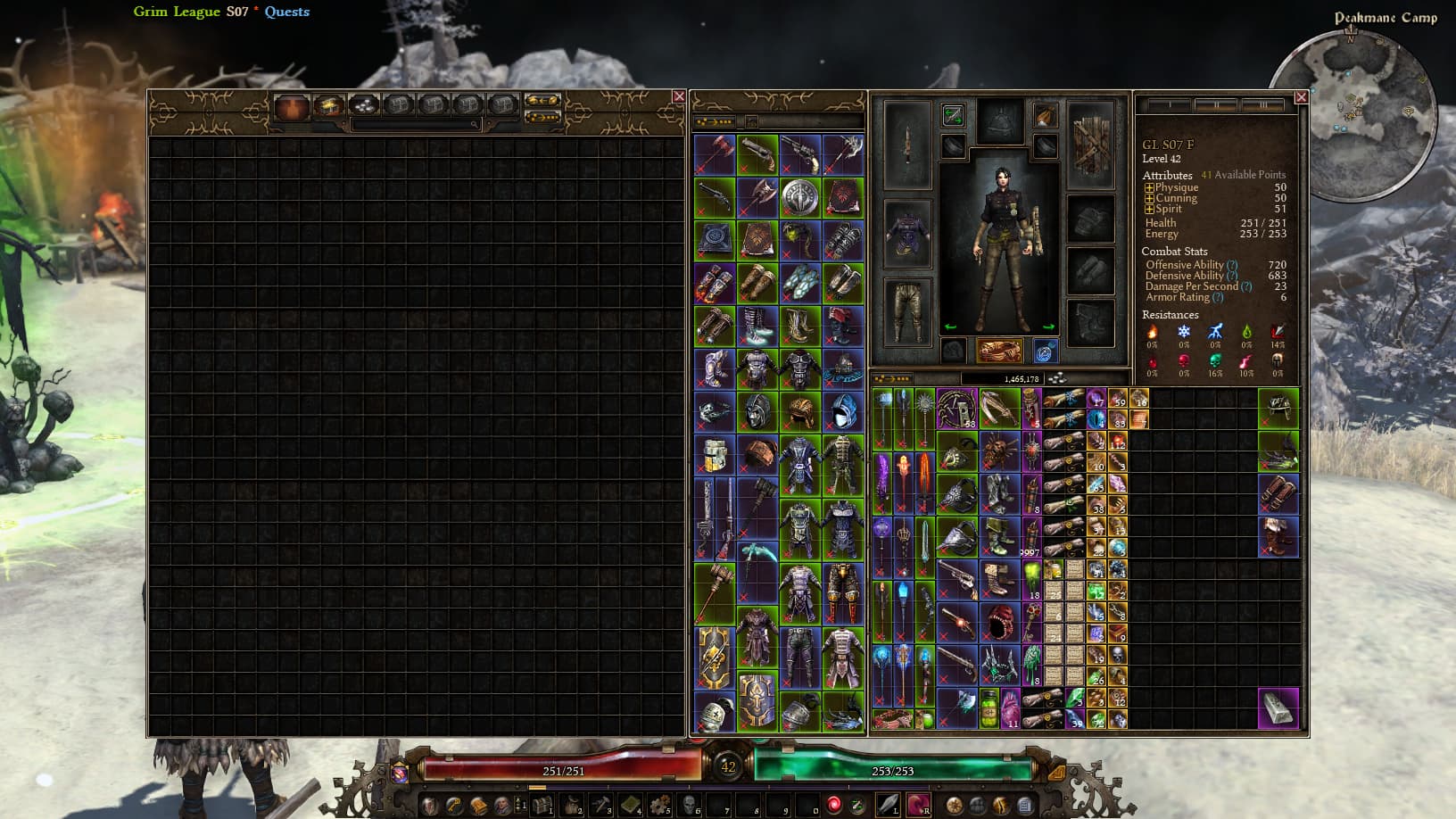
Task: Open the Quests tracker link
Action: (286, 12)
